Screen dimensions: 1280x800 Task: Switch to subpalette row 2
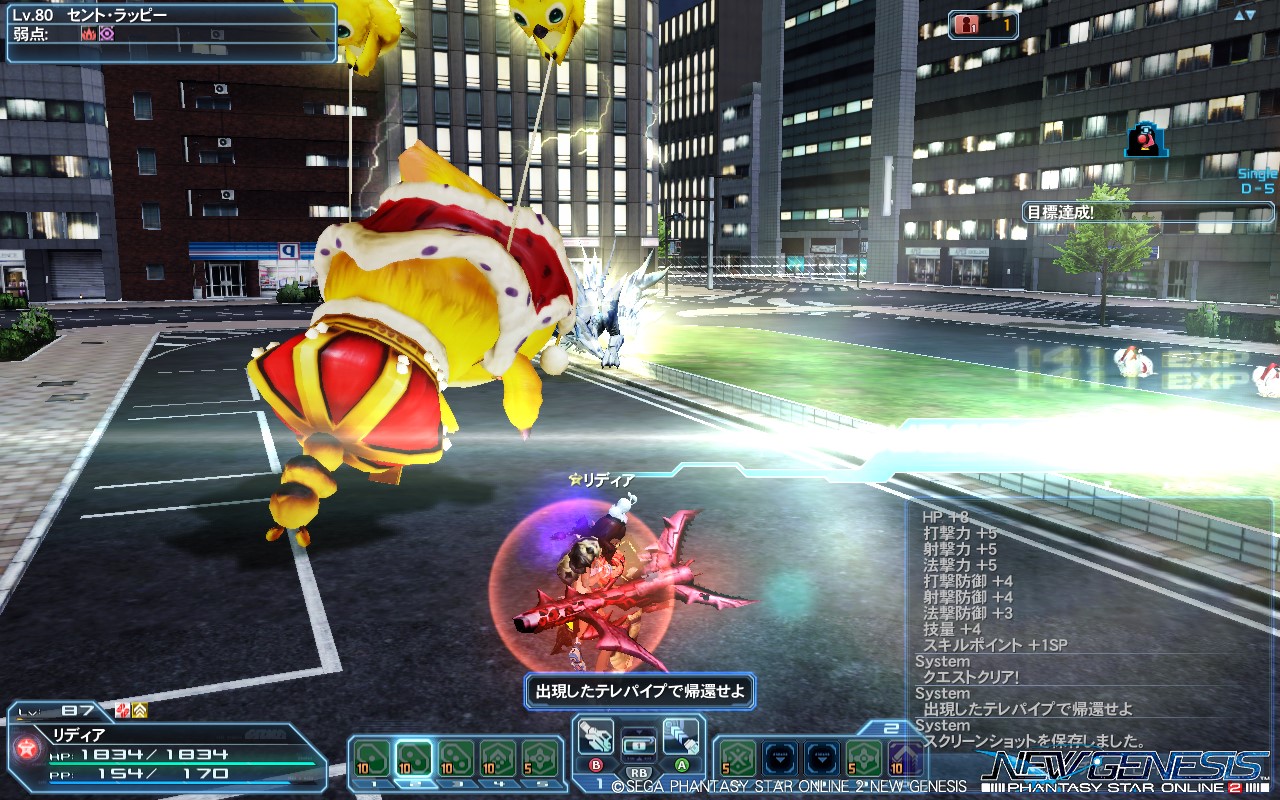tap(891, 727)
